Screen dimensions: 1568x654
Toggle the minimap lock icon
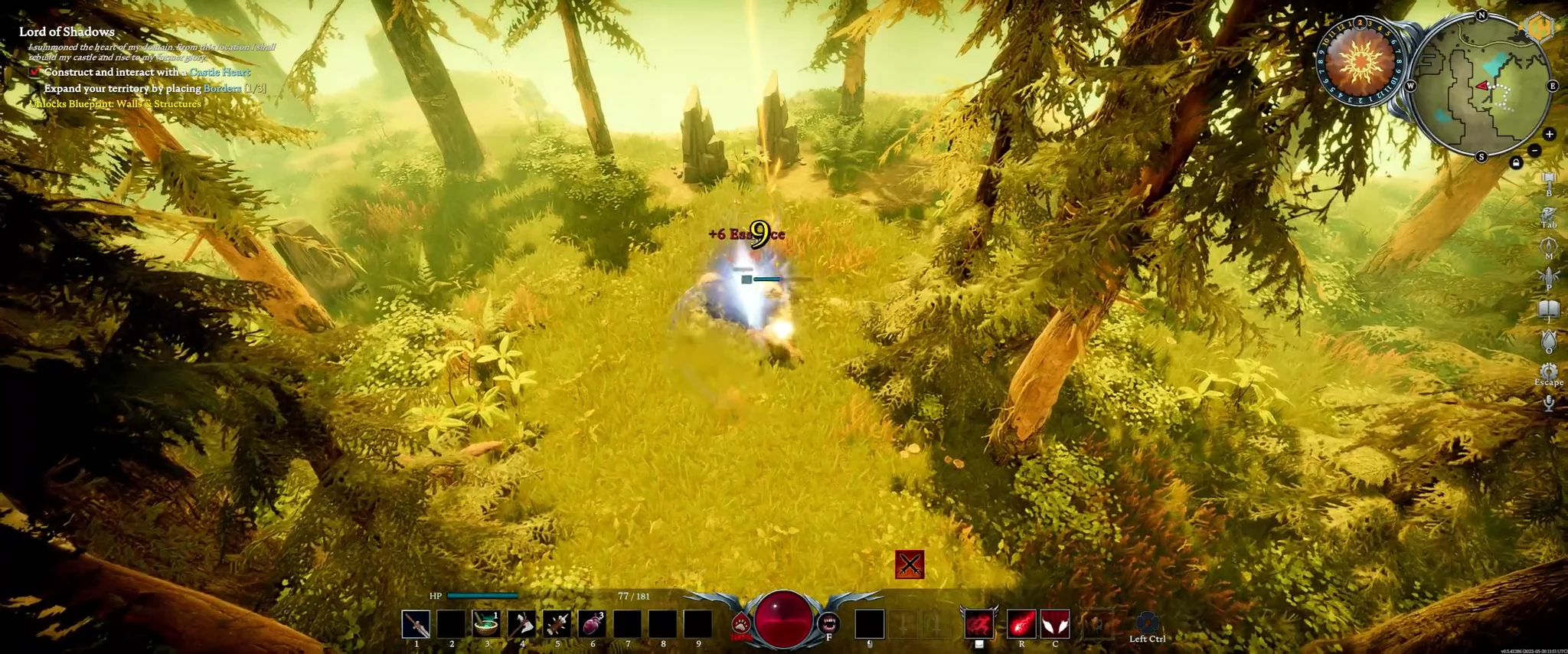(x=1516, y=162)
